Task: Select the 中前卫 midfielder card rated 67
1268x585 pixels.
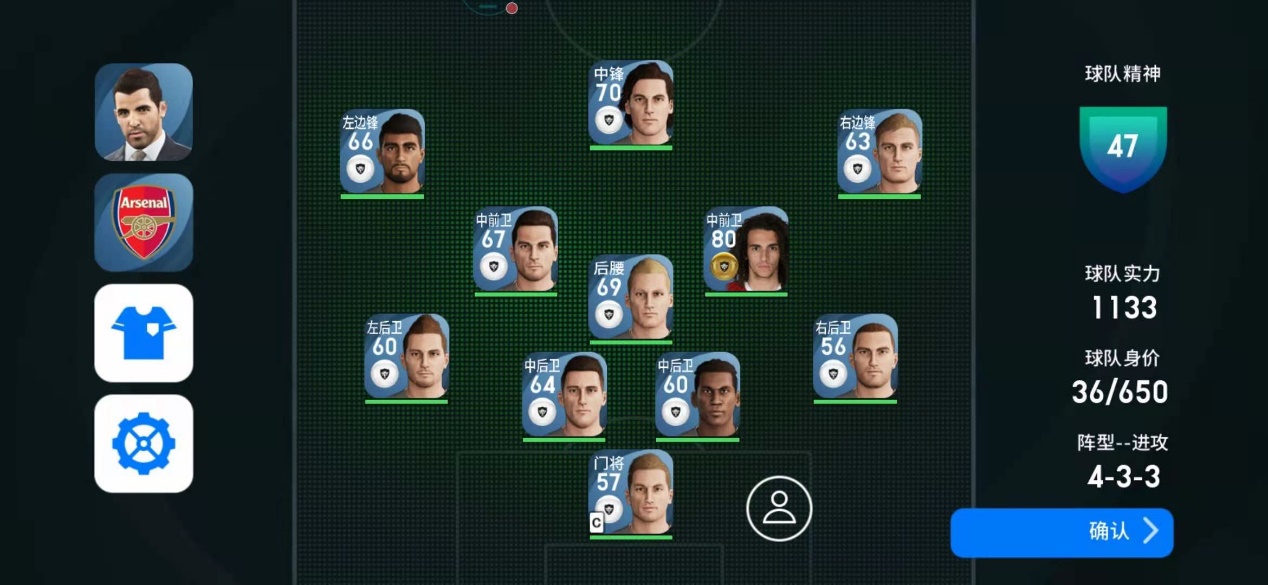Action: (x=515, y=250)
